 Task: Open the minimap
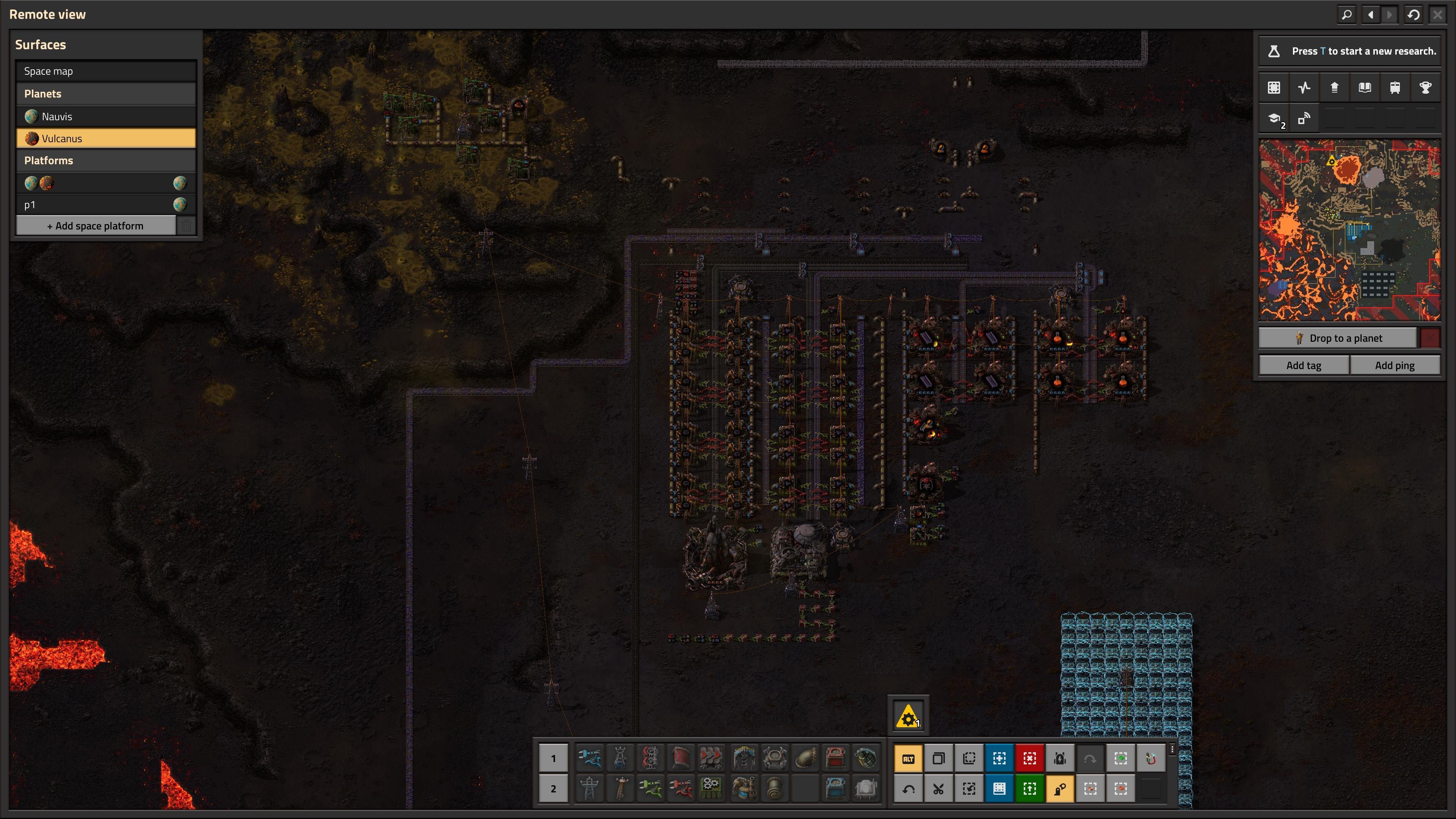[1349, 230]
